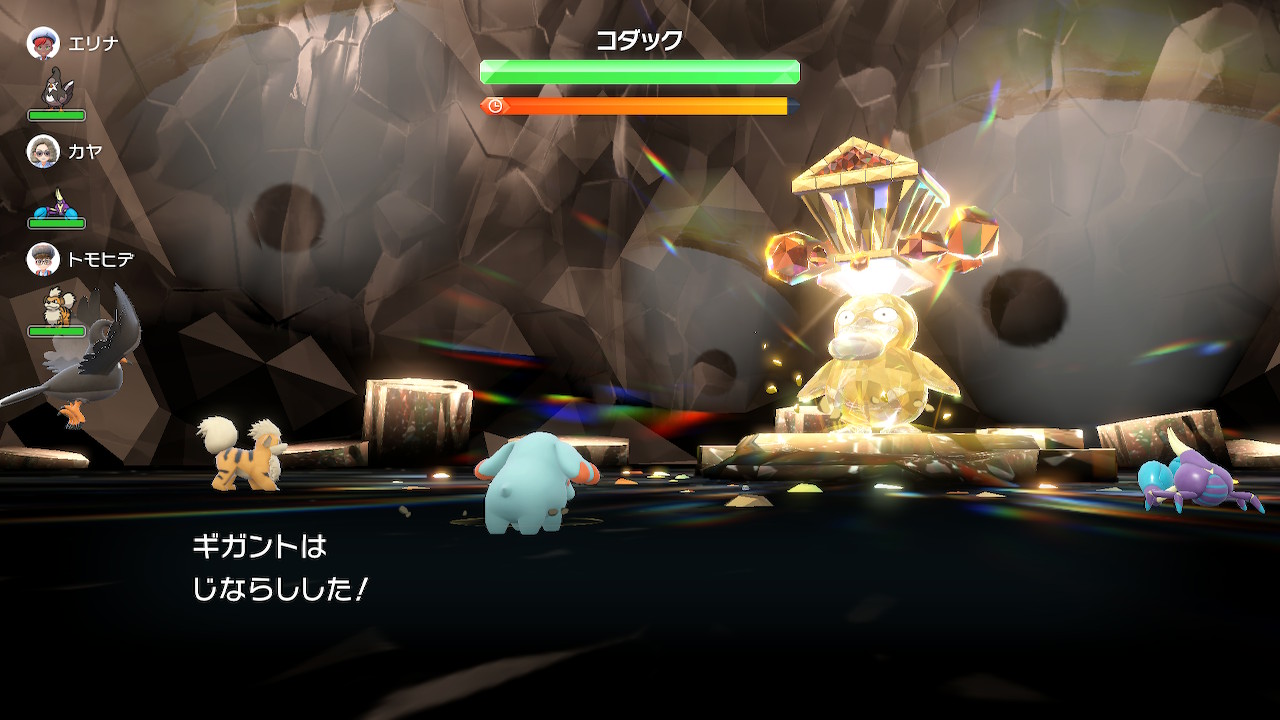
Task: Click the green portion of the boss HP gauge
Action: 639,72
